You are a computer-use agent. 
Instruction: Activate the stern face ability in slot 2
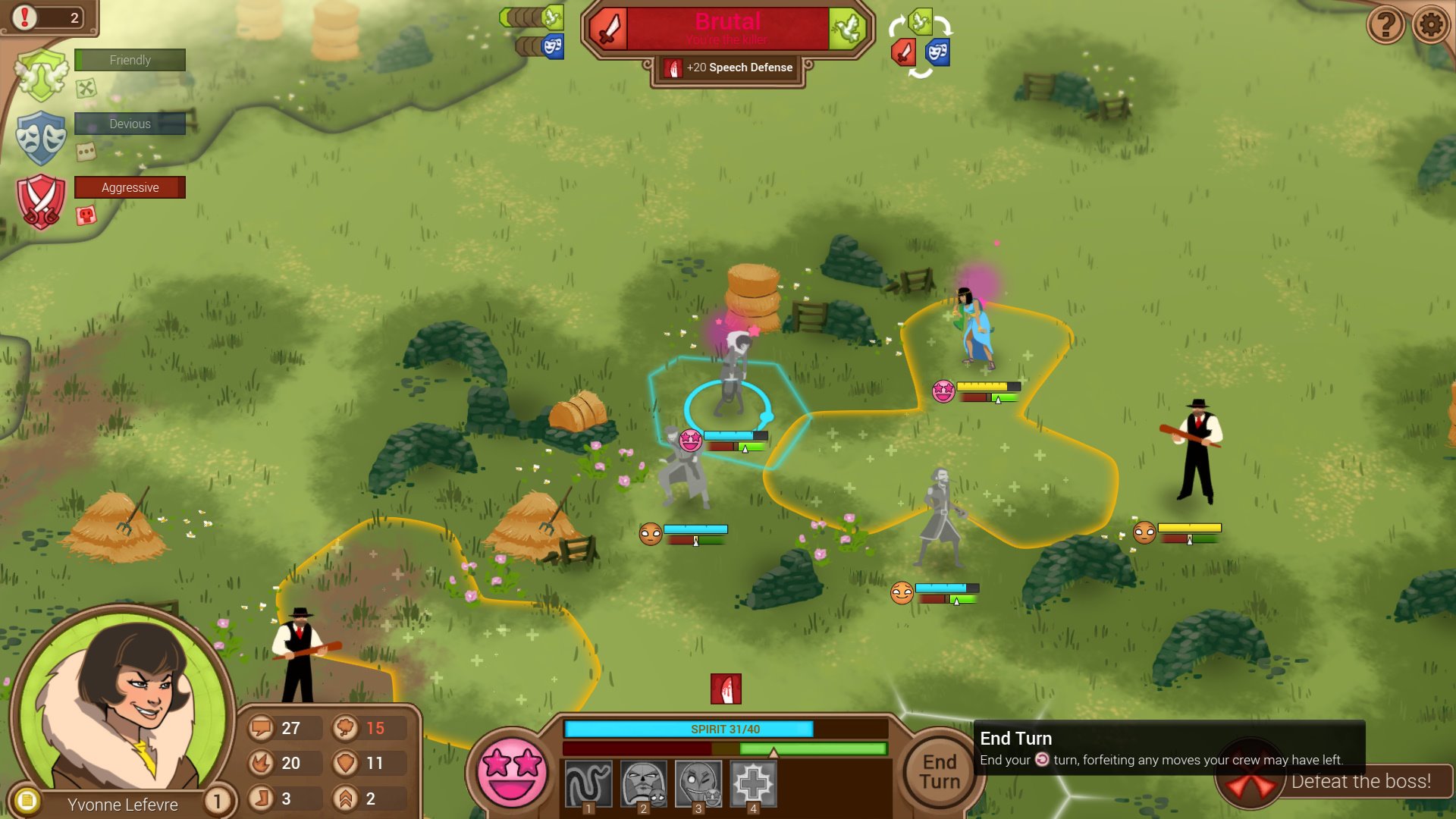point(643,784)
